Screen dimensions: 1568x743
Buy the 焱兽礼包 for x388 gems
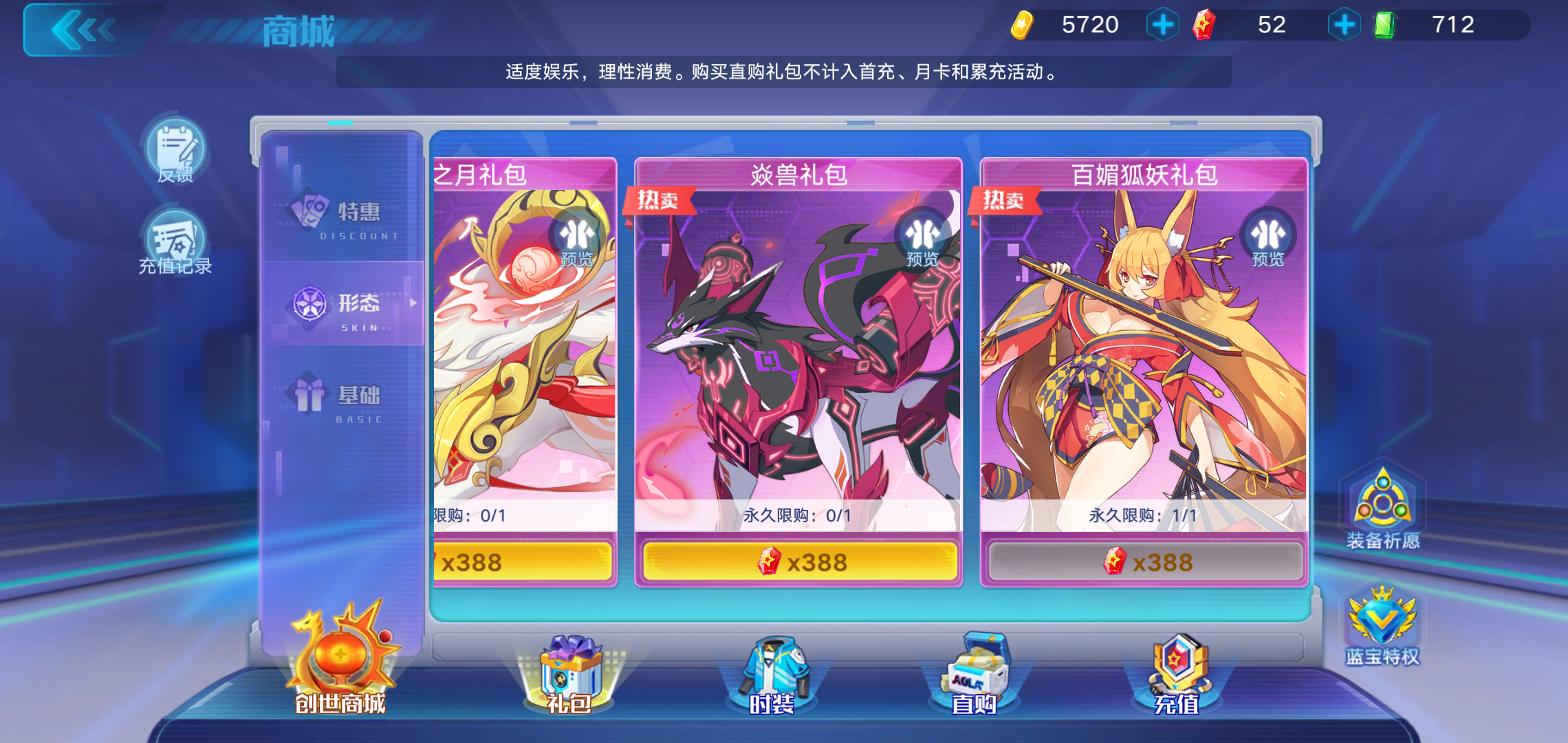point(799,561)
